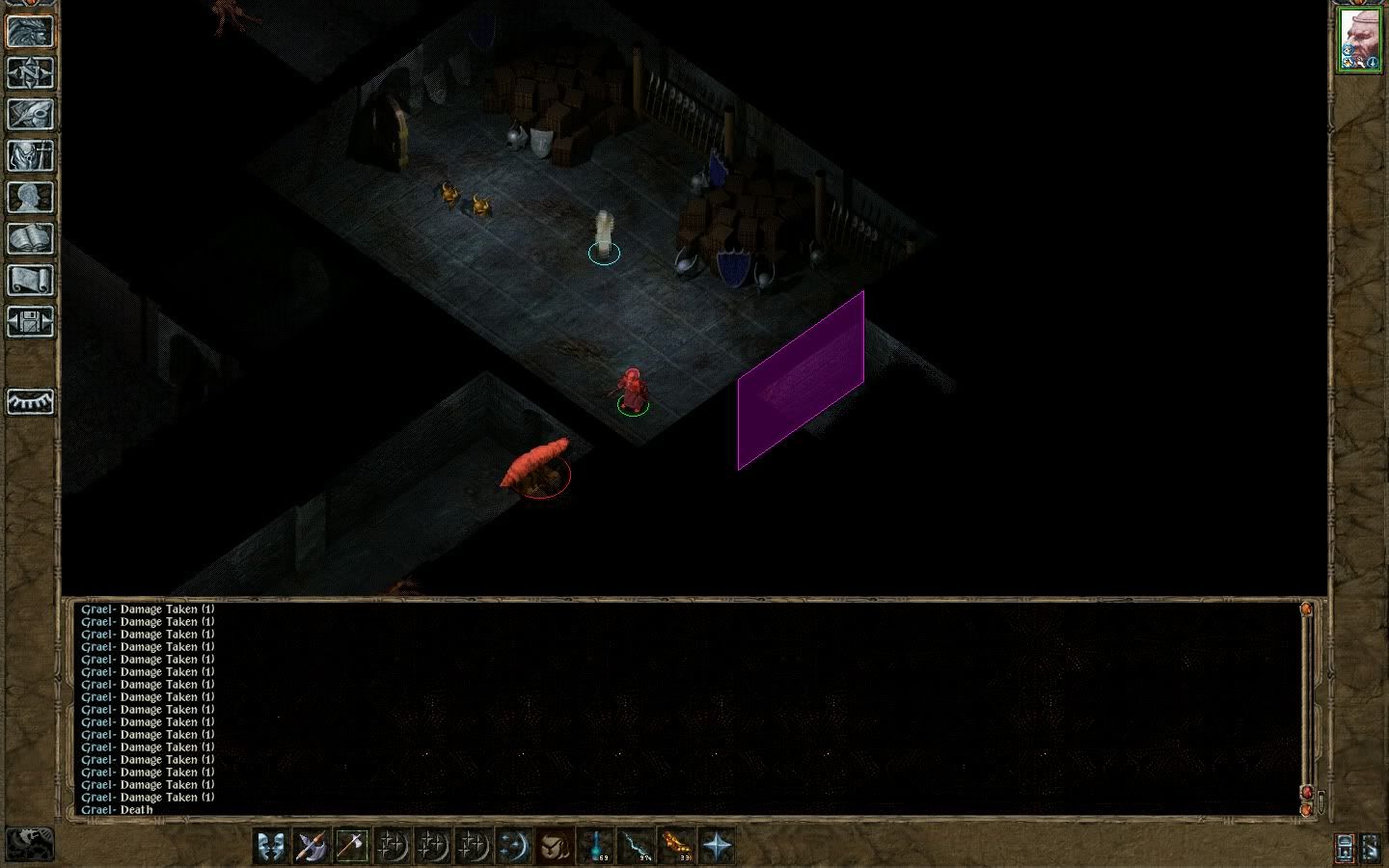Open the character record head silhouette button

click(x=30, y=197)
